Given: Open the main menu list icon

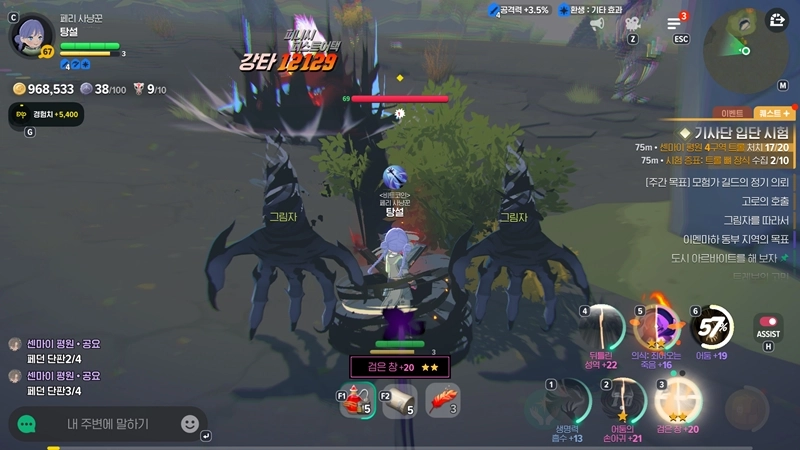Looking at the screenshot, I should [675, 23].
